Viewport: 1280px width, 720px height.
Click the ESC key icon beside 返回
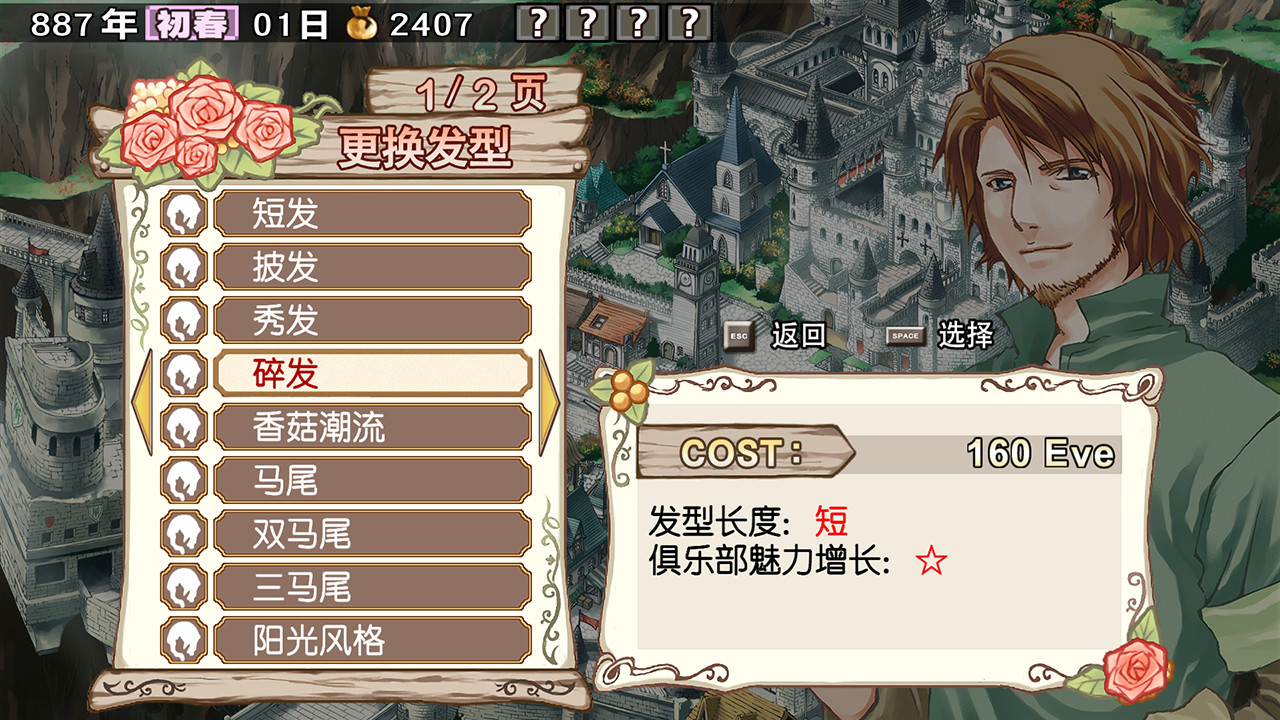click(737, 336)
